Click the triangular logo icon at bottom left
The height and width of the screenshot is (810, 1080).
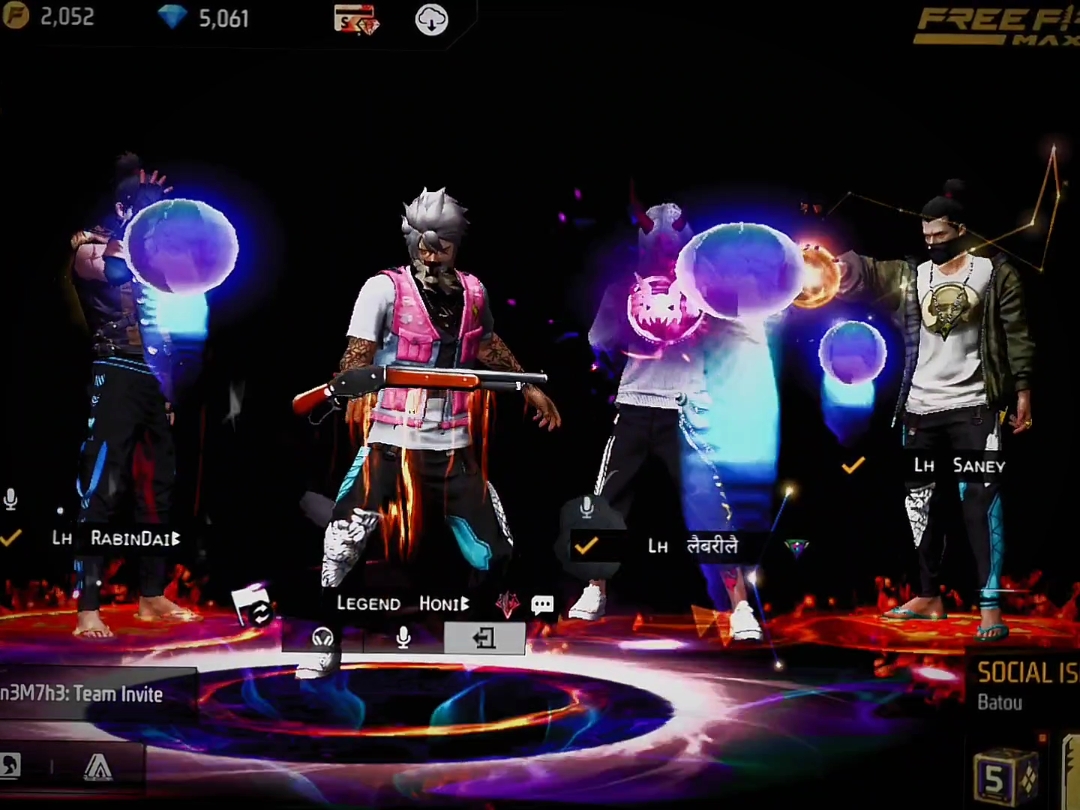pyautogui.click(x=98, y=767)
